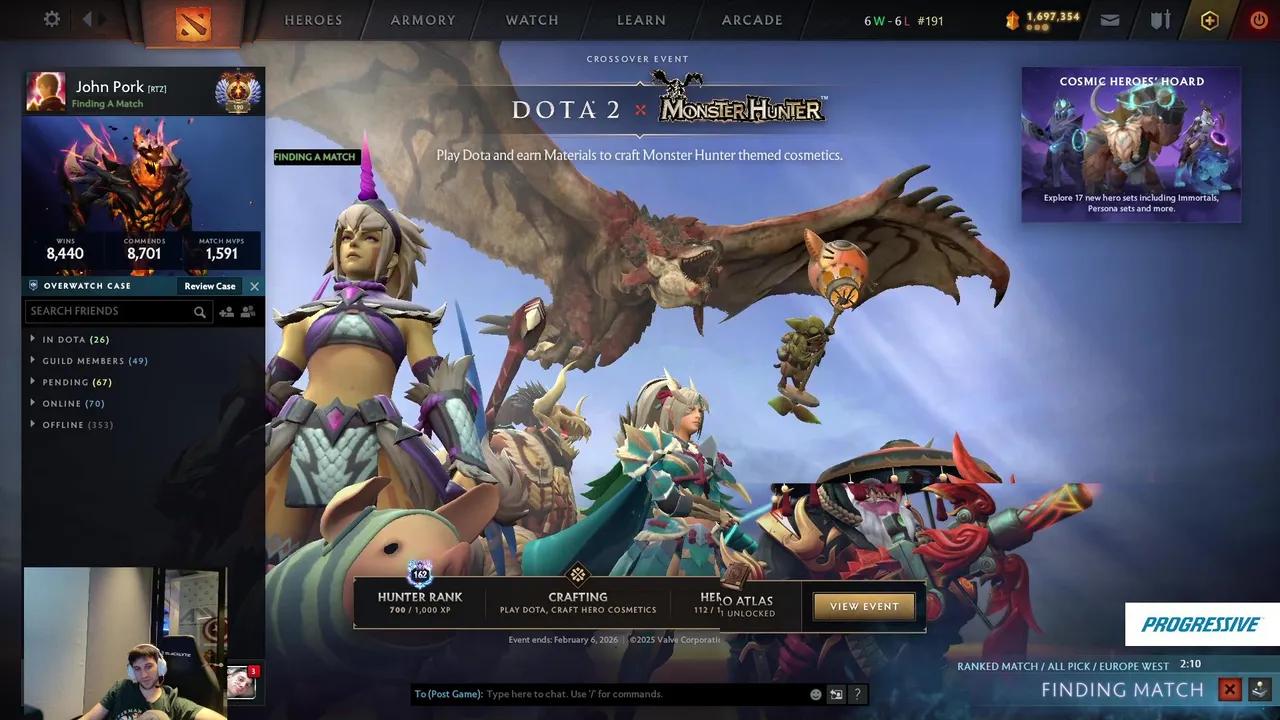
Task: Open the emoticon picker in chat bar
Action: click(x=815, y=693)
